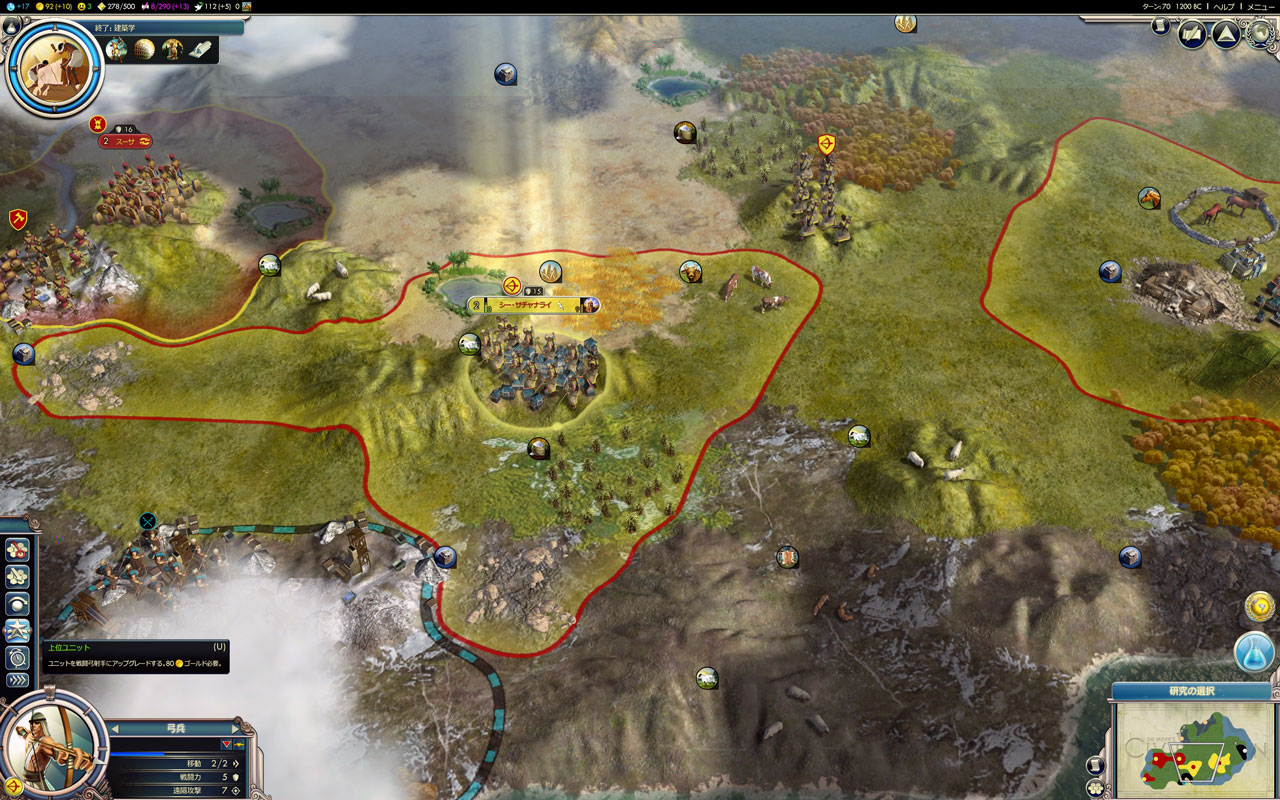The image size is (1280, 800).
Task: Cycle to the next unit with right arrow
Action: click(236, 728)
